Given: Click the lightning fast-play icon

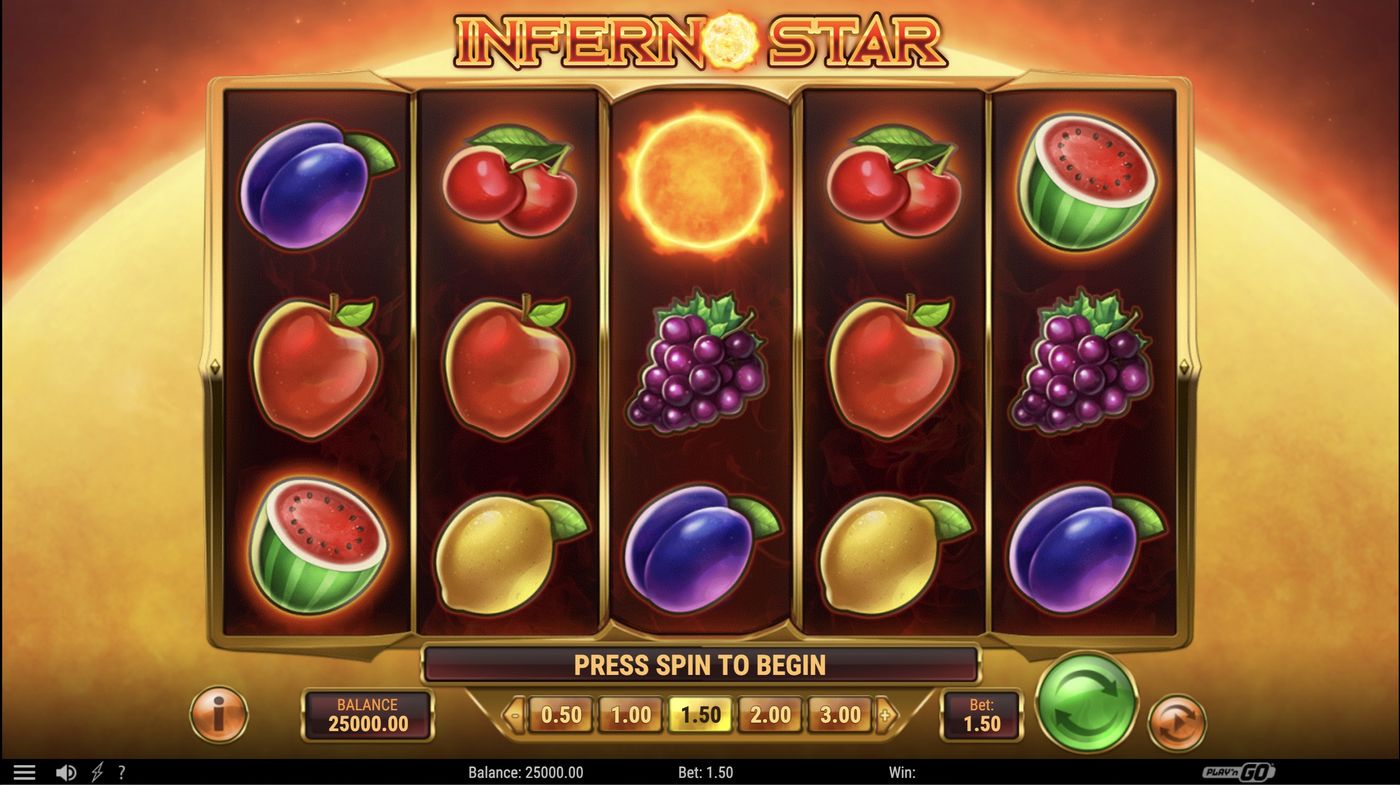Looking at the screenshot, I should tap(95, 771).
